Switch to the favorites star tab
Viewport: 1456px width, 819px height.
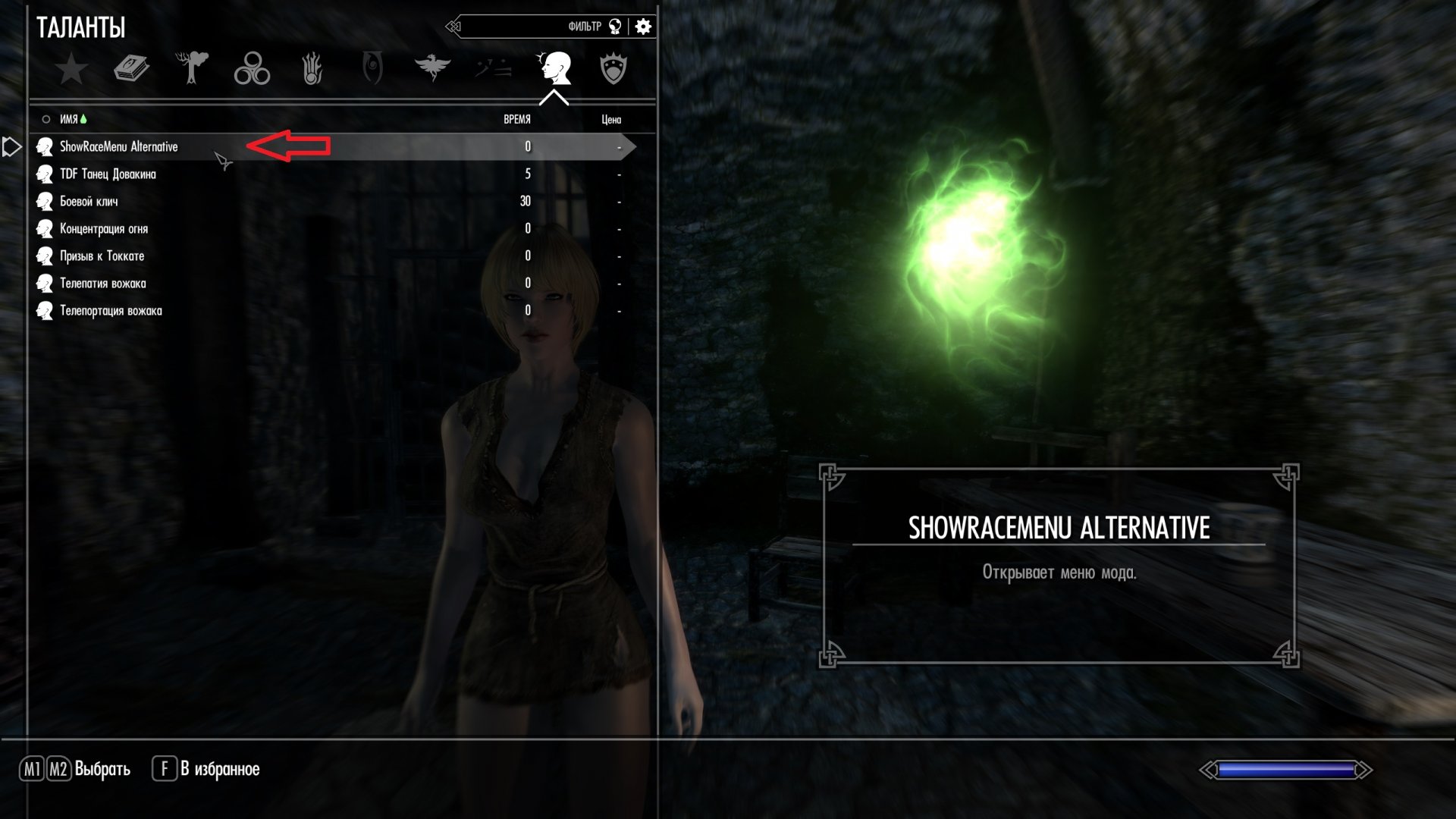[x=71, y=69]
